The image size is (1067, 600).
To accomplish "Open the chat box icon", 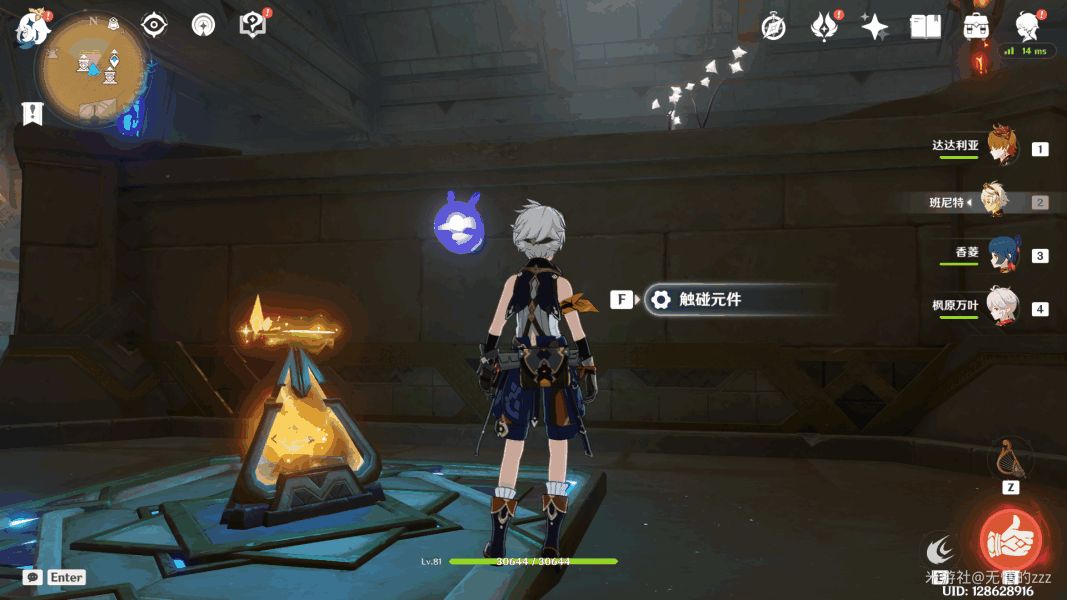I will (x=33, y=577).
